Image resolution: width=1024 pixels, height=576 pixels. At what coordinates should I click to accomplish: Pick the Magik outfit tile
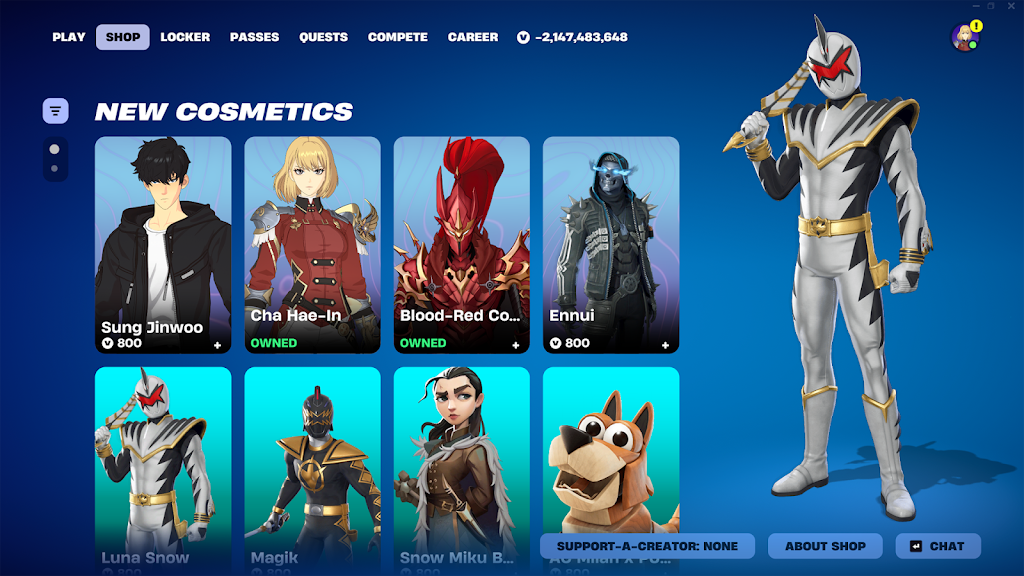(x=312, y=460)
